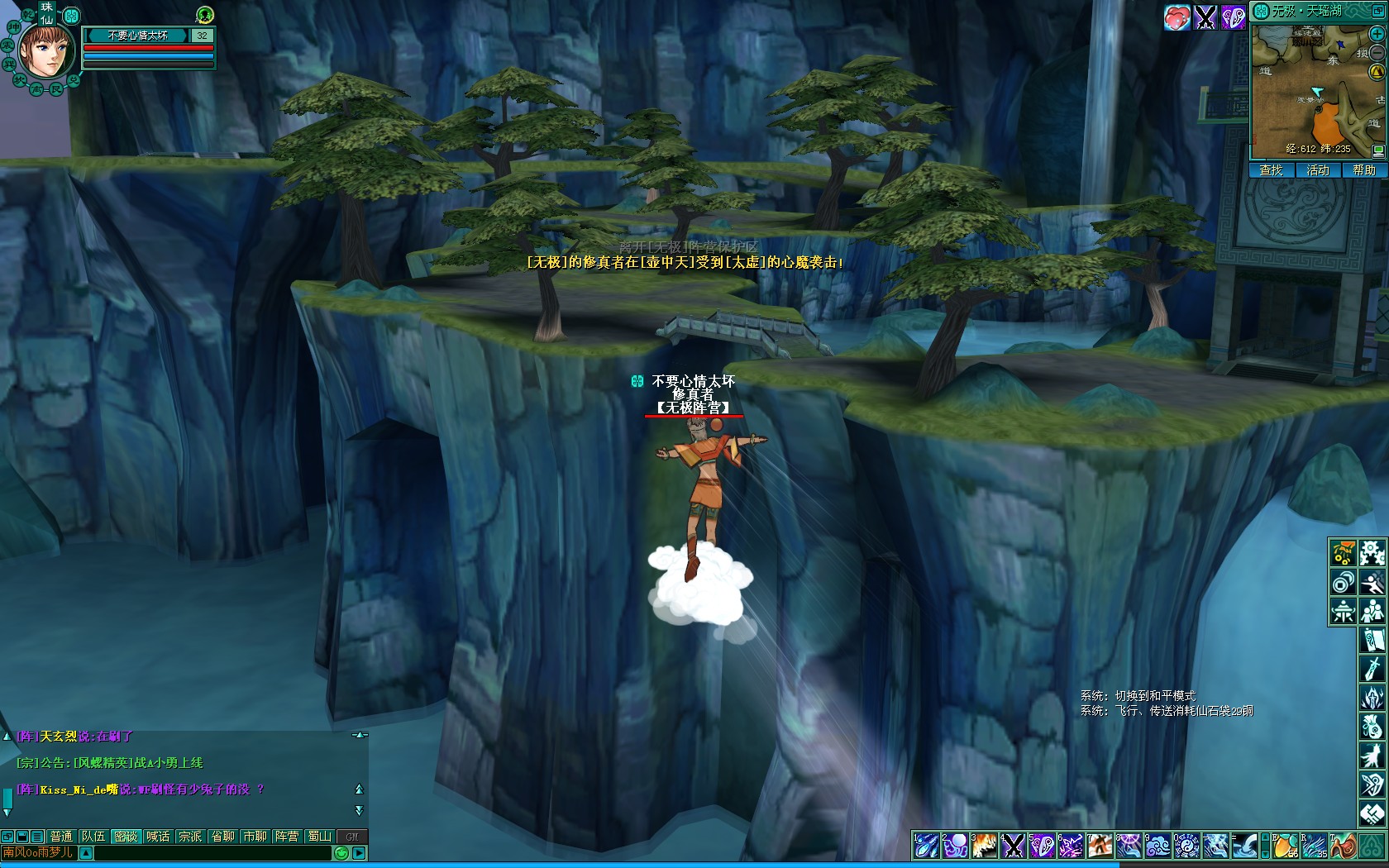This screenshot has height=868, width=1389.
Task: Click the chat message input field
Action: 212,853
